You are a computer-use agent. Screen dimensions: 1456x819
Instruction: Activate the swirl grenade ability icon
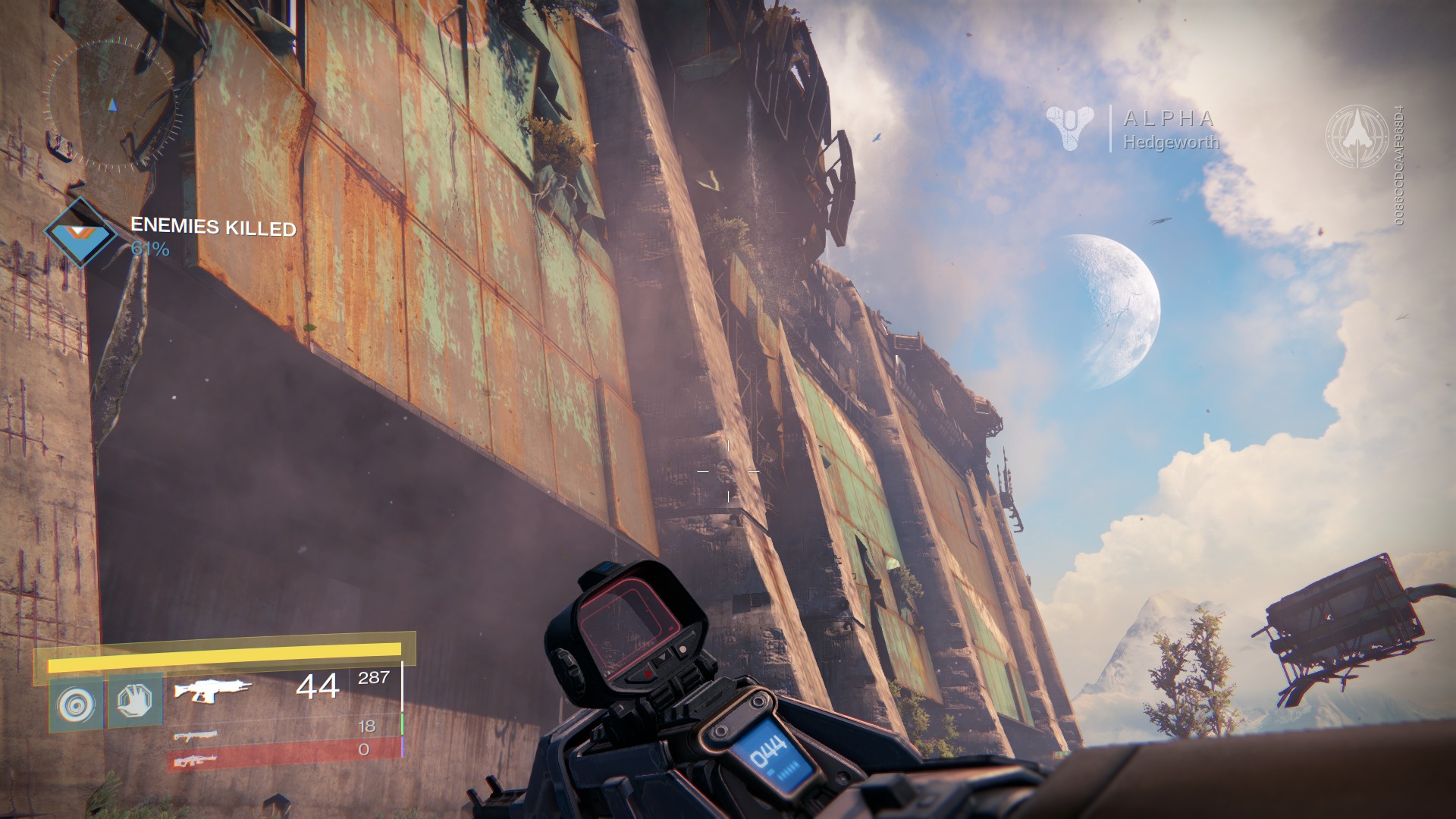76,703
